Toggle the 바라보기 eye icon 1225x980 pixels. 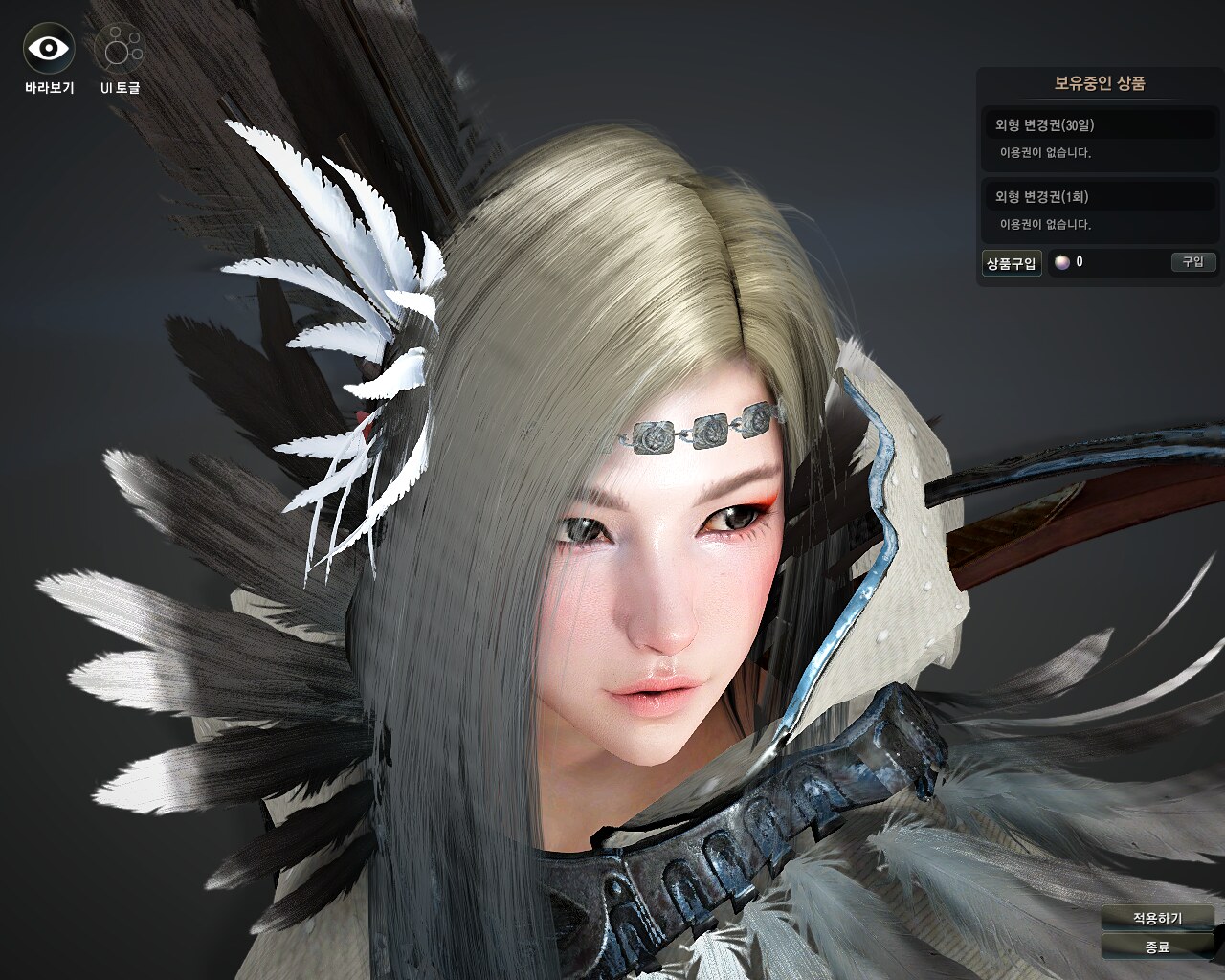click(x=49, y=48)
